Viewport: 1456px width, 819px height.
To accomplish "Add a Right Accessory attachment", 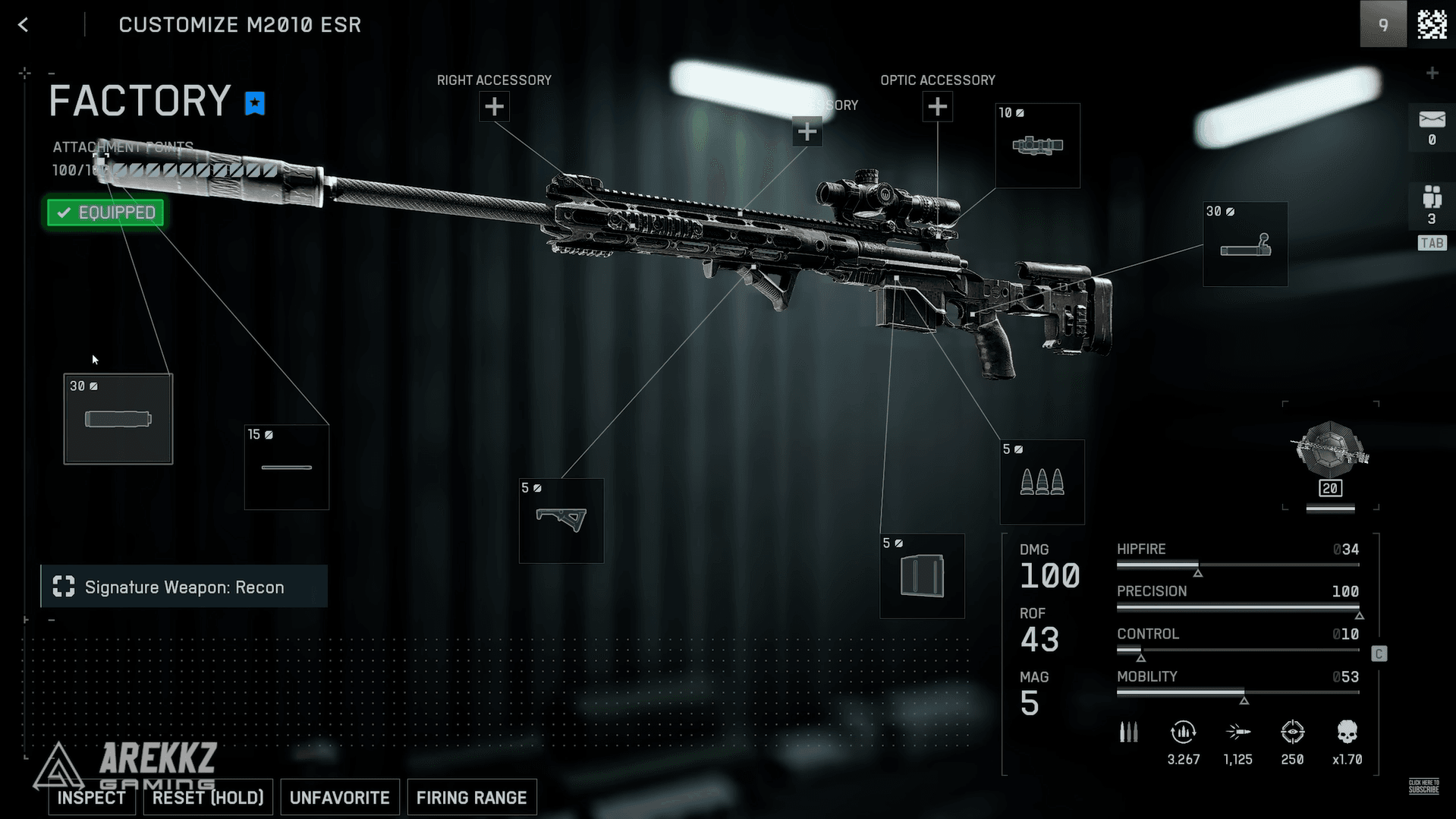I will coord(494,107).
